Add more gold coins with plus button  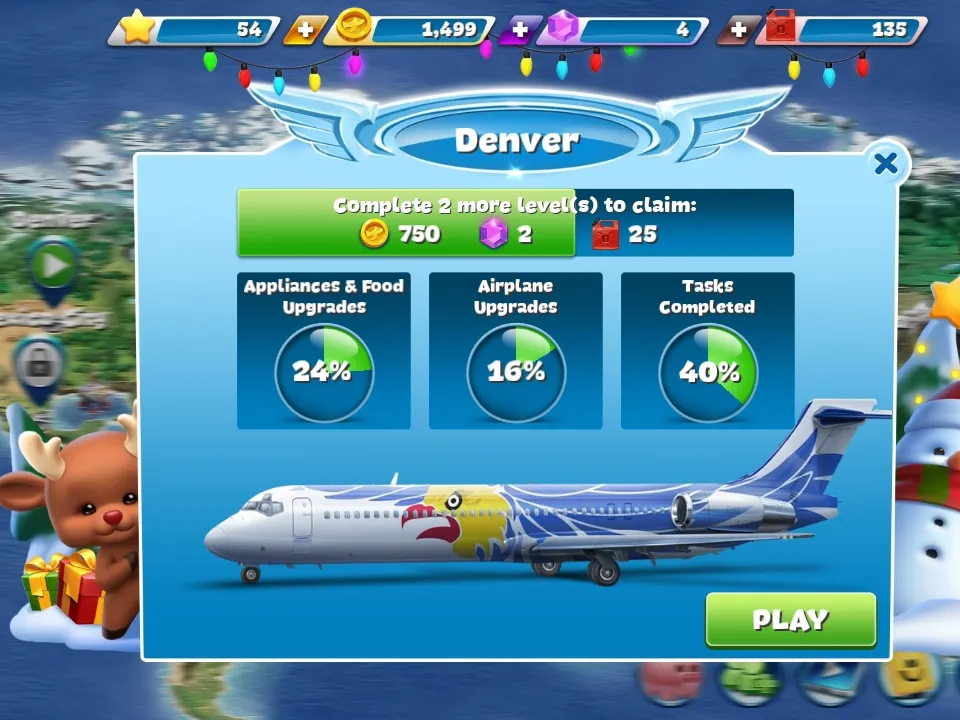tap(305, 30)
